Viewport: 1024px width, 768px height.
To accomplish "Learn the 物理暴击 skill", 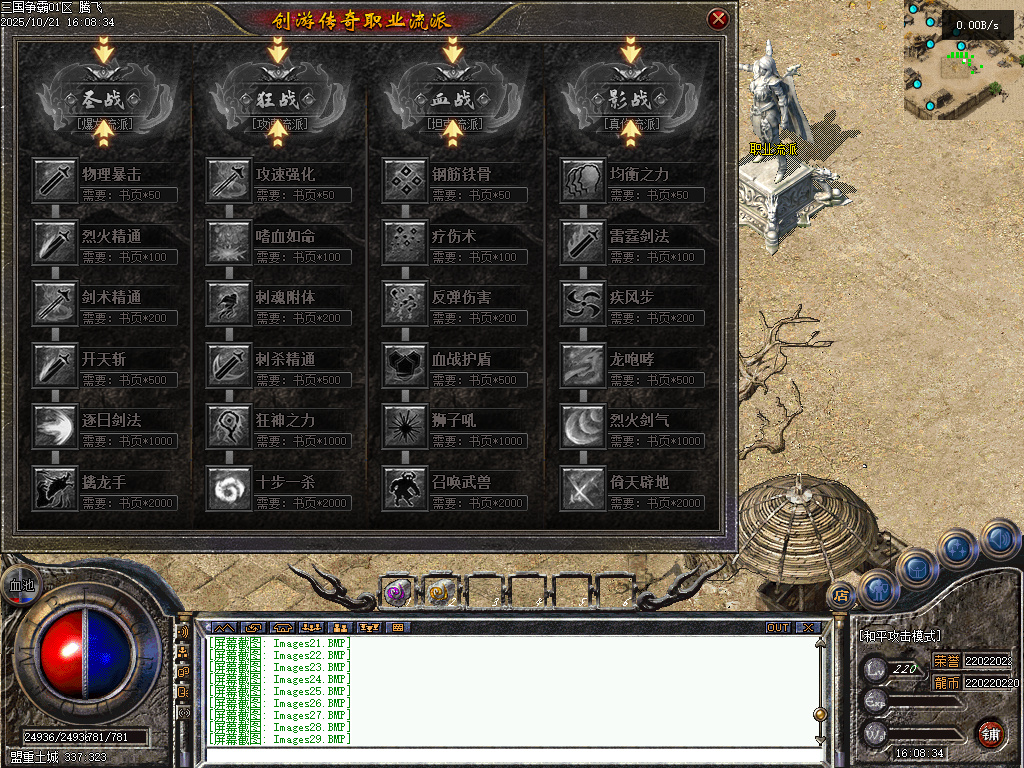I will pos(55,180).
